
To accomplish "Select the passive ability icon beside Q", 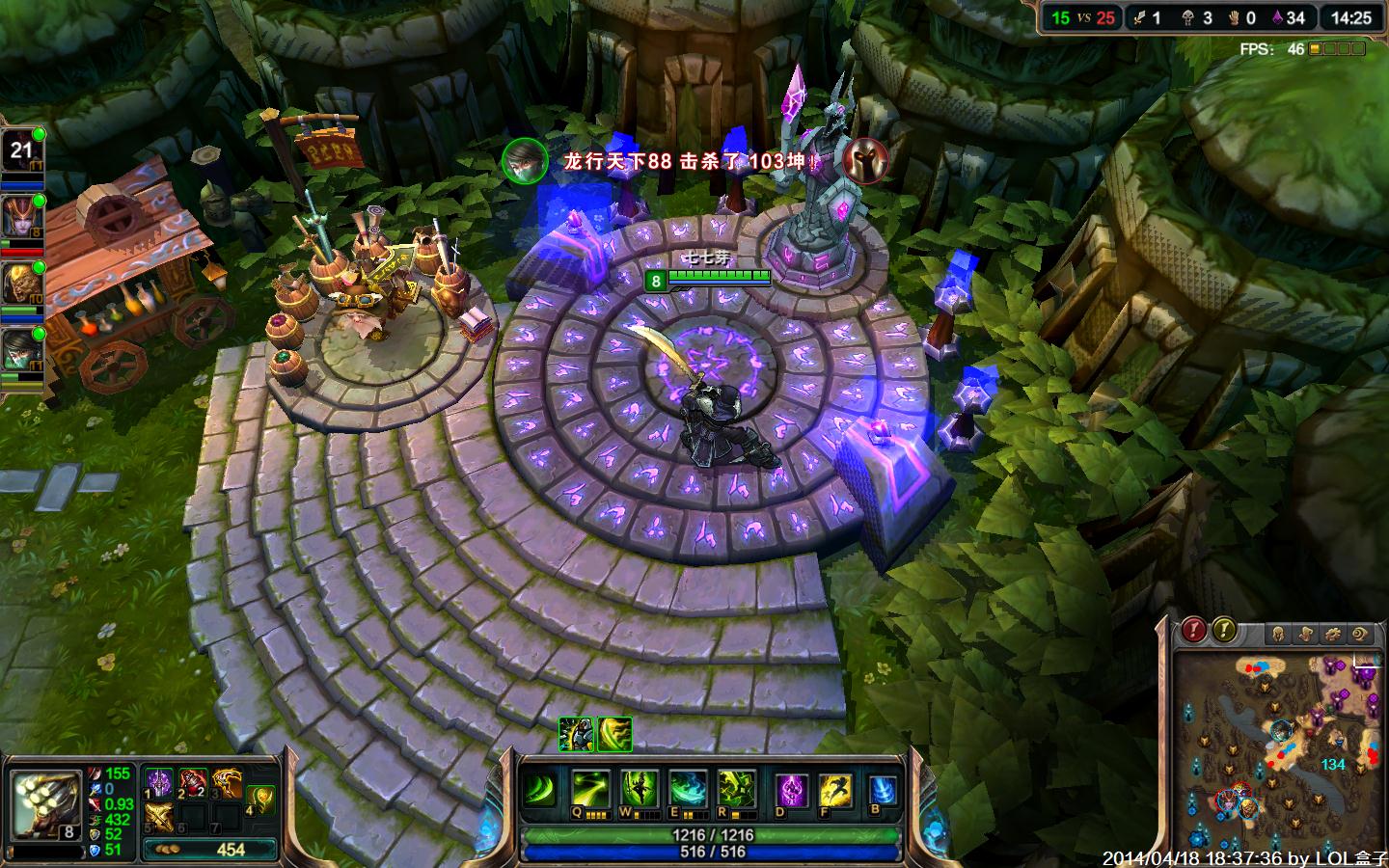I will [x=540, y=790].
